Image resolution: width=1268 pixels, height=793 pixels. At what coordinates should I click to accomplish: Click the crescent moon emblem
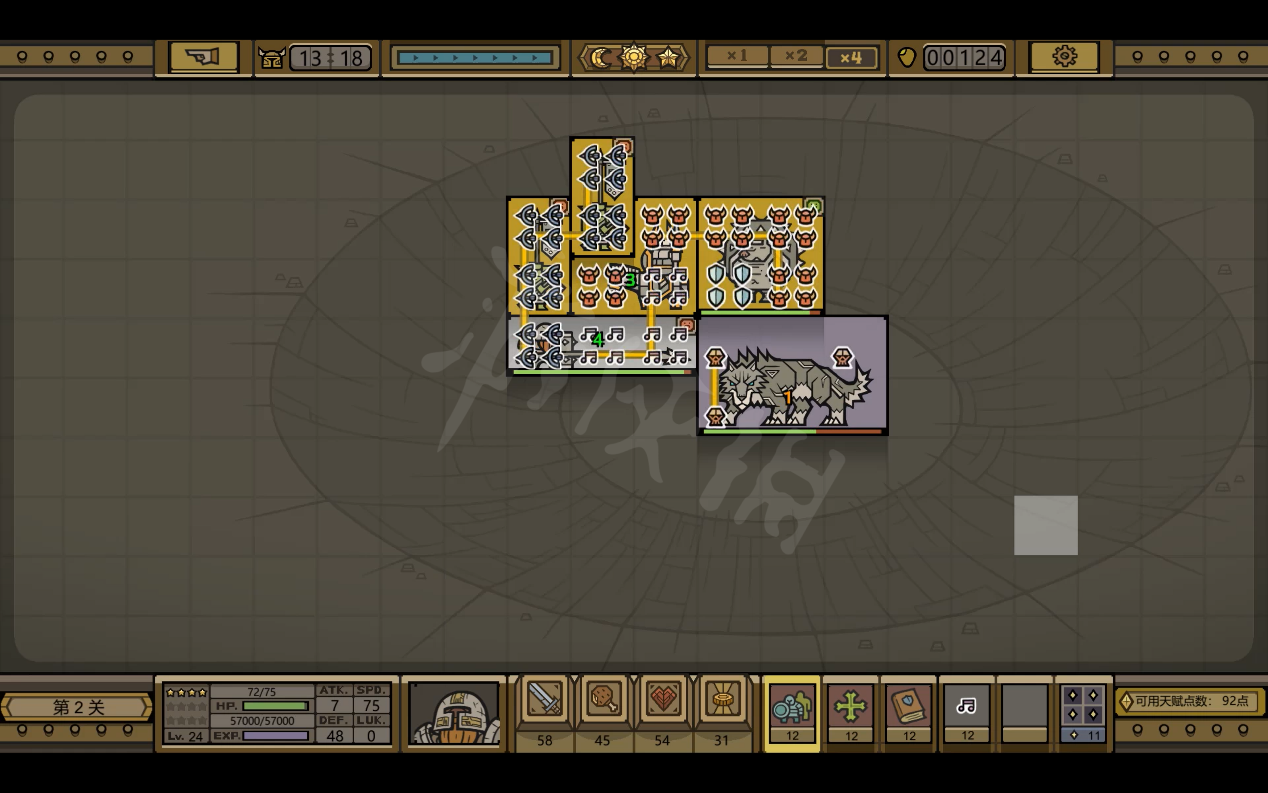tap(601, 58)
